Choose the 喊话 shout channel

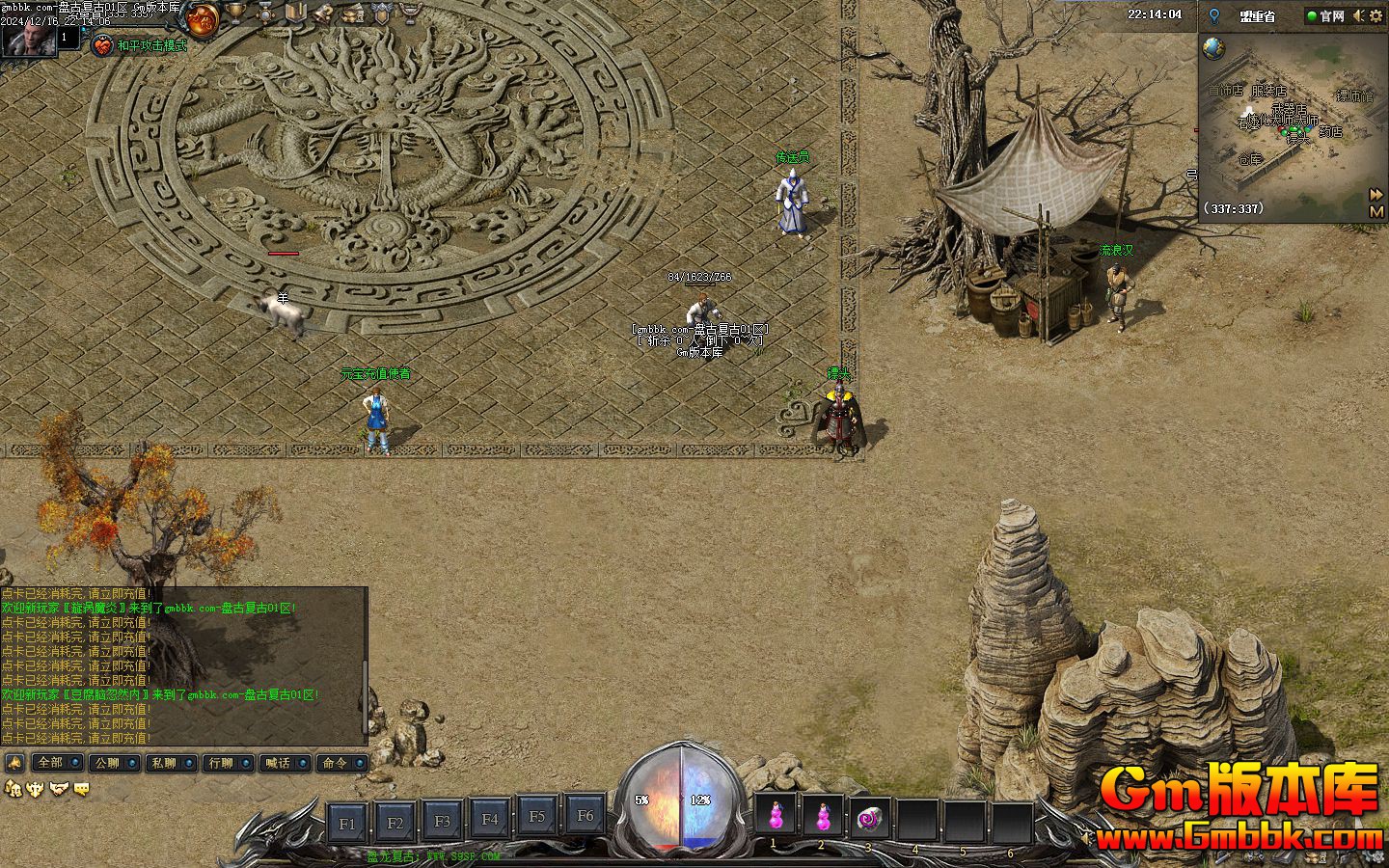[x=278, y=763]
